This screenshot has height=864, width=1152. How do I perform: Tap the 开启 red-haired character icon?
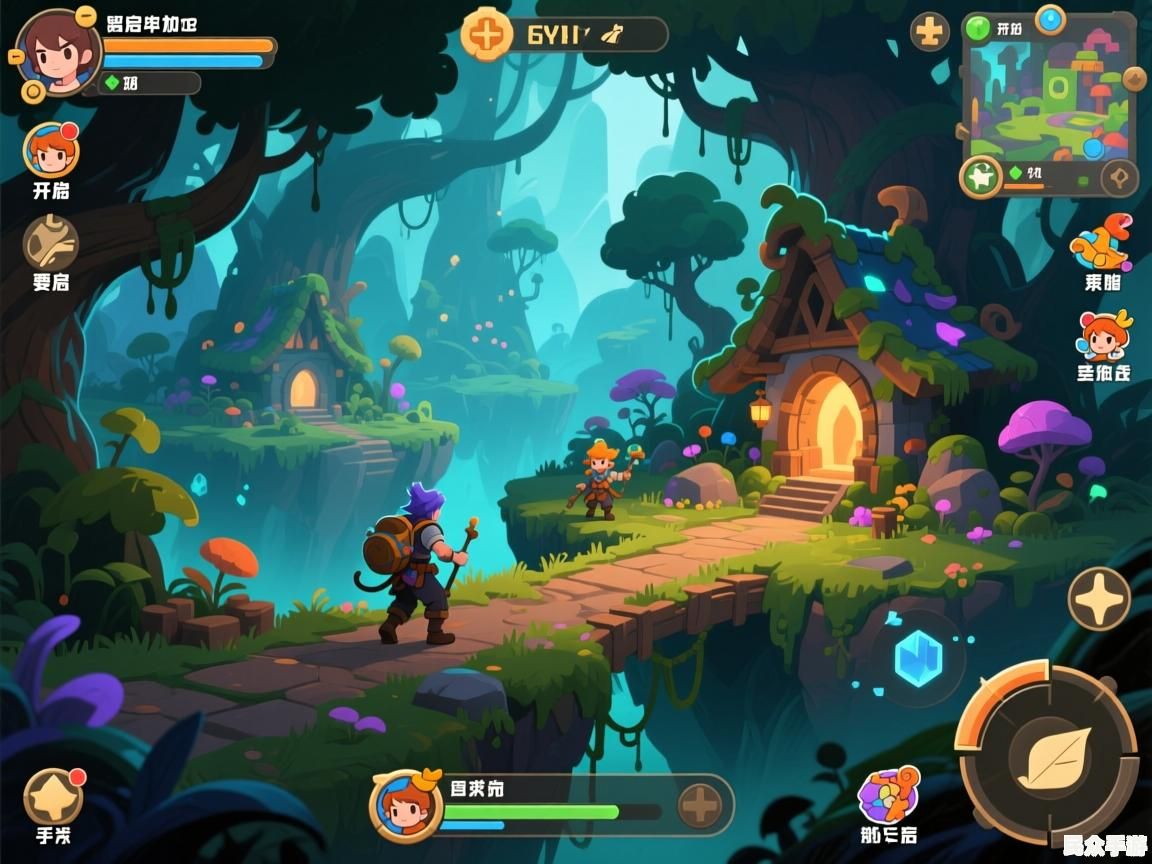[x=51, y=150]
